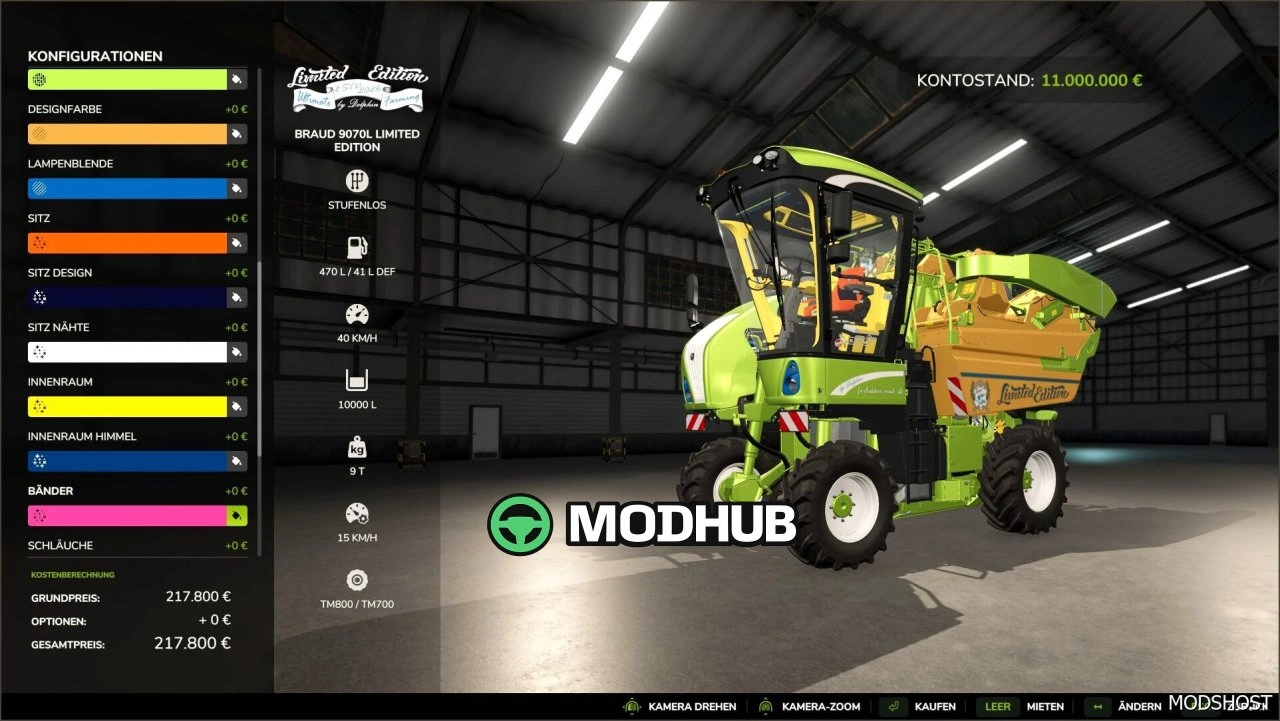Viewport: 1280px width, 721px height.
Task: Click the fuel tank 470 L icon
Action: pyautogui.click(x=356, y=245)
